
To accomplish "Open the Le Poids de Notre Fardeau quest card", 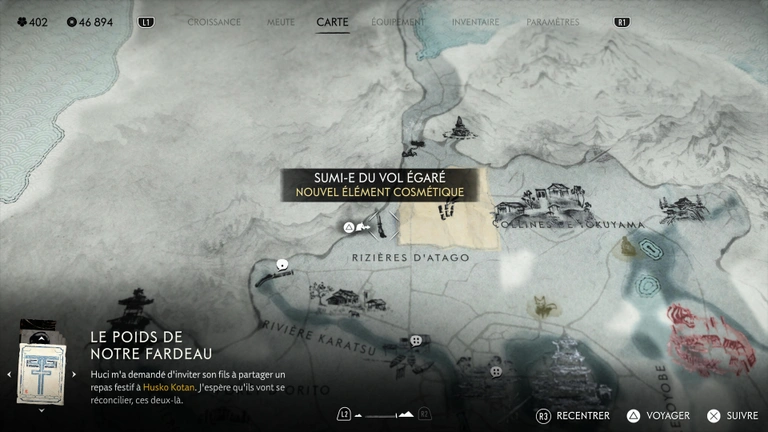I will pos(41,373).
